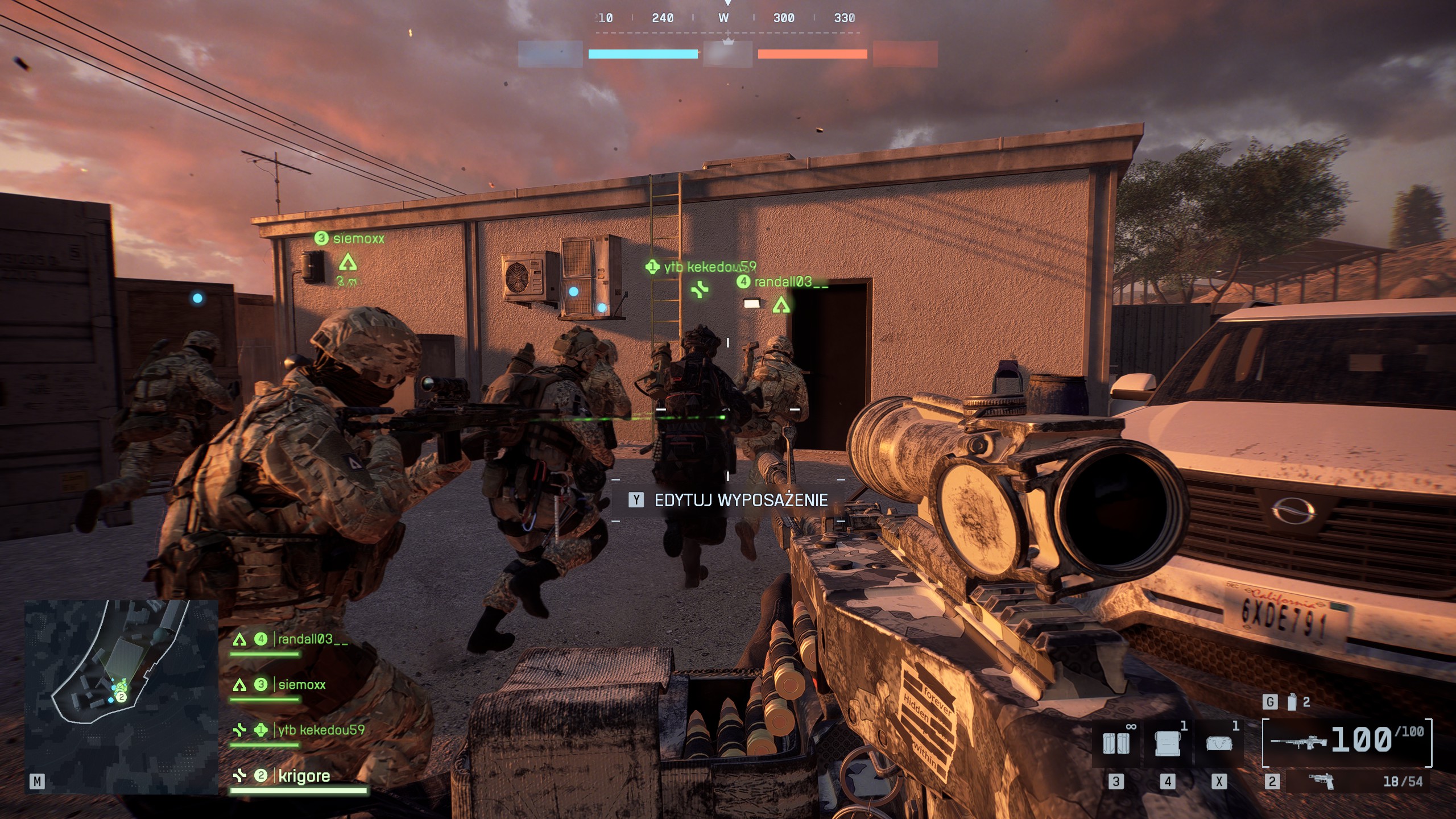This screenshot has height=819, width=1456.
Task: Select siemoxx in the squad list
Action: [301, 685]
